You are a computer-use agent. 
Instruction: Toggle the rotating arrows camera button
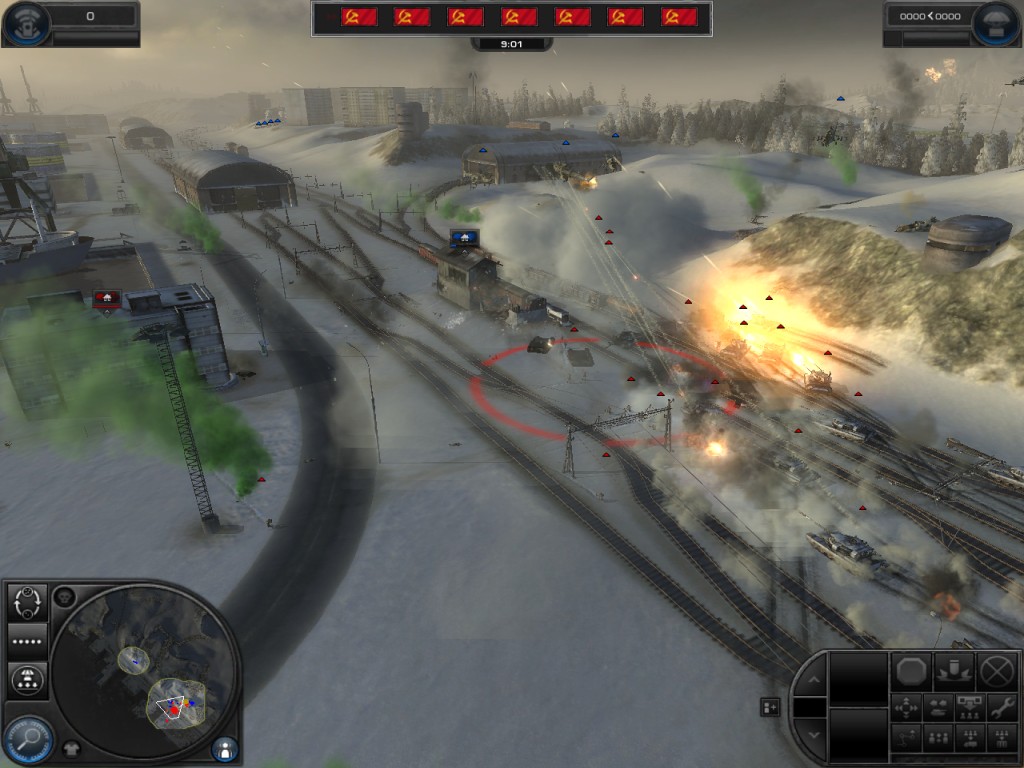coord(28,602)
